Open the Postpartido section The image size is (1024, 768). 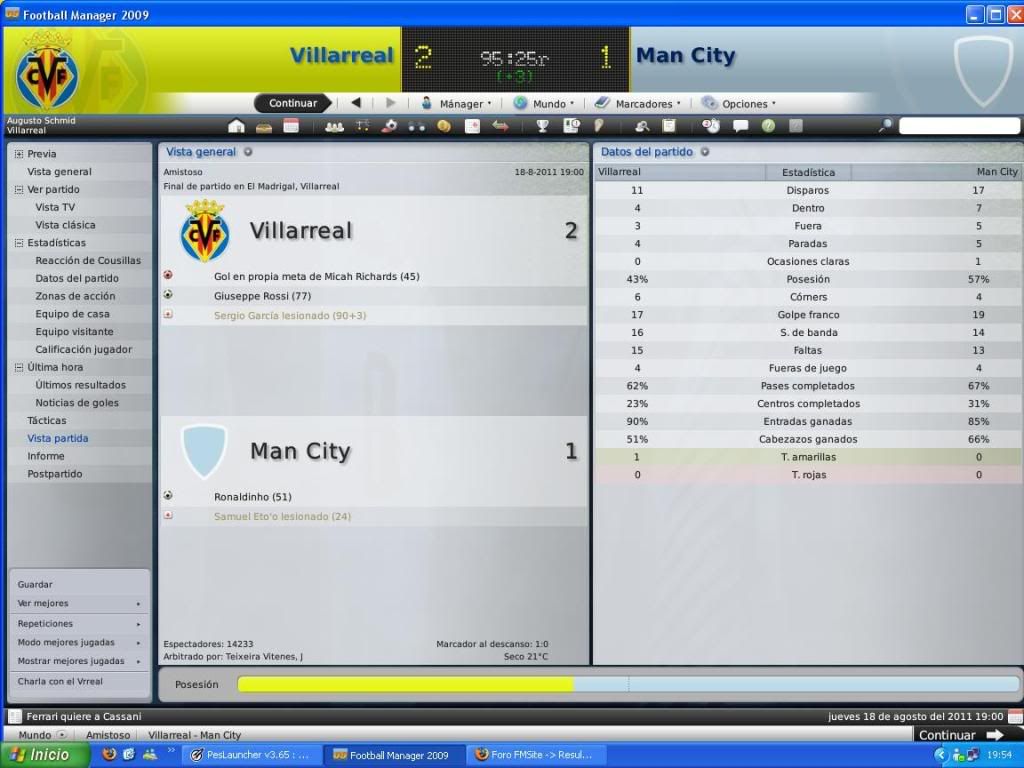55,474
